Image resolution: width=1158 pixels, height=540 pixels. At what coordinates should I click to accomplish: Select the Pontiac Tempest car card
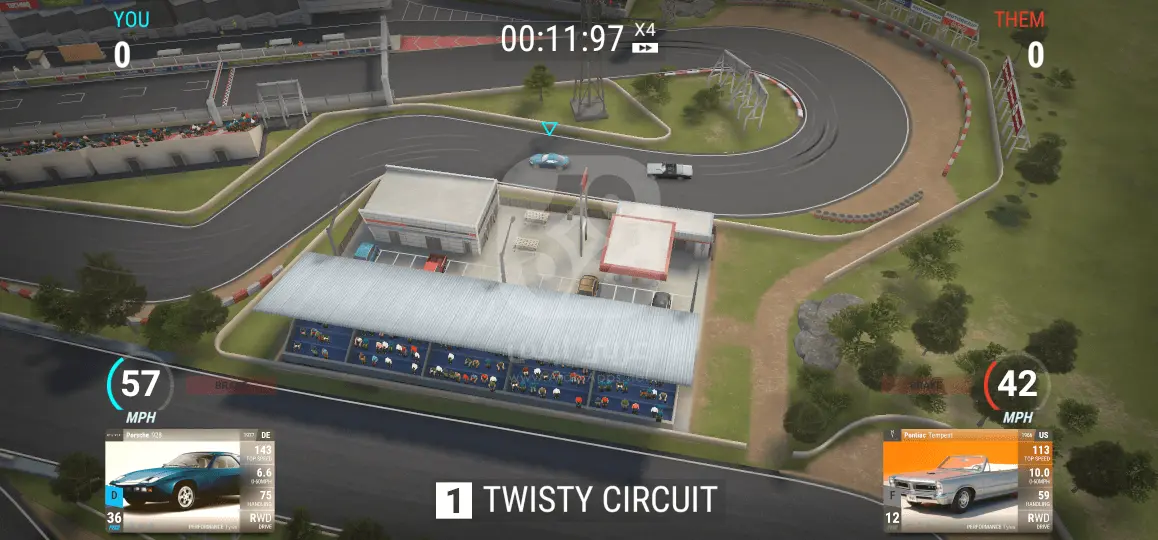pos(967,481)
